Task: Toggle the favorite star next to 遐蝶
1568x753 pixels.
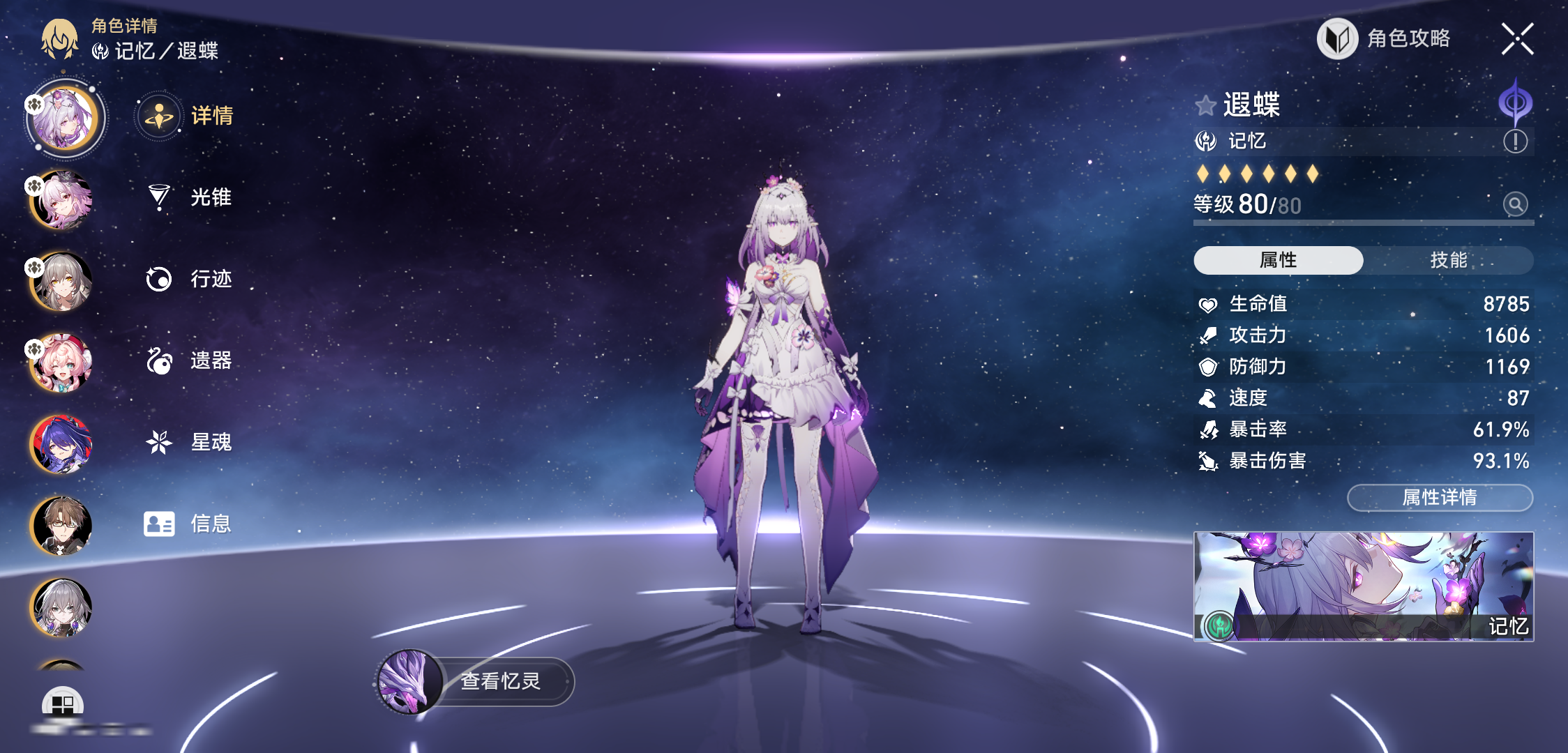Action: click(x=1205, y=106)
